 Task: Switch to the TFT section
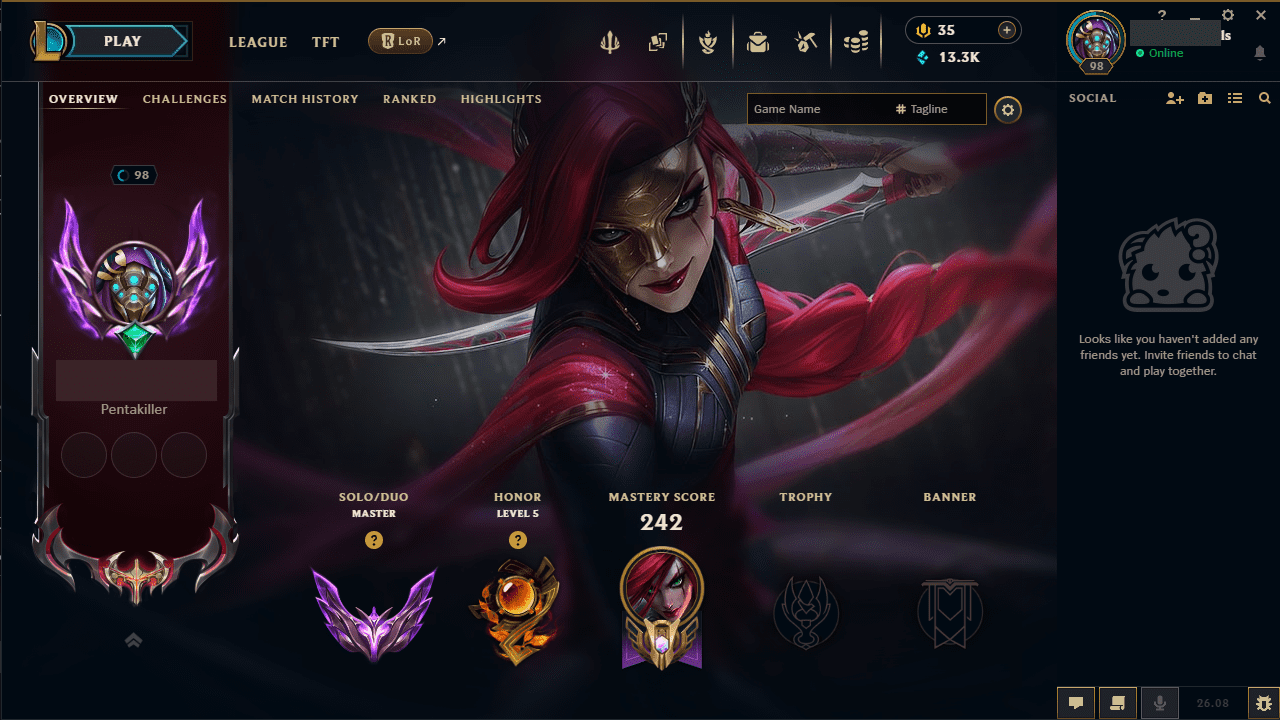[x=325, y=42]
